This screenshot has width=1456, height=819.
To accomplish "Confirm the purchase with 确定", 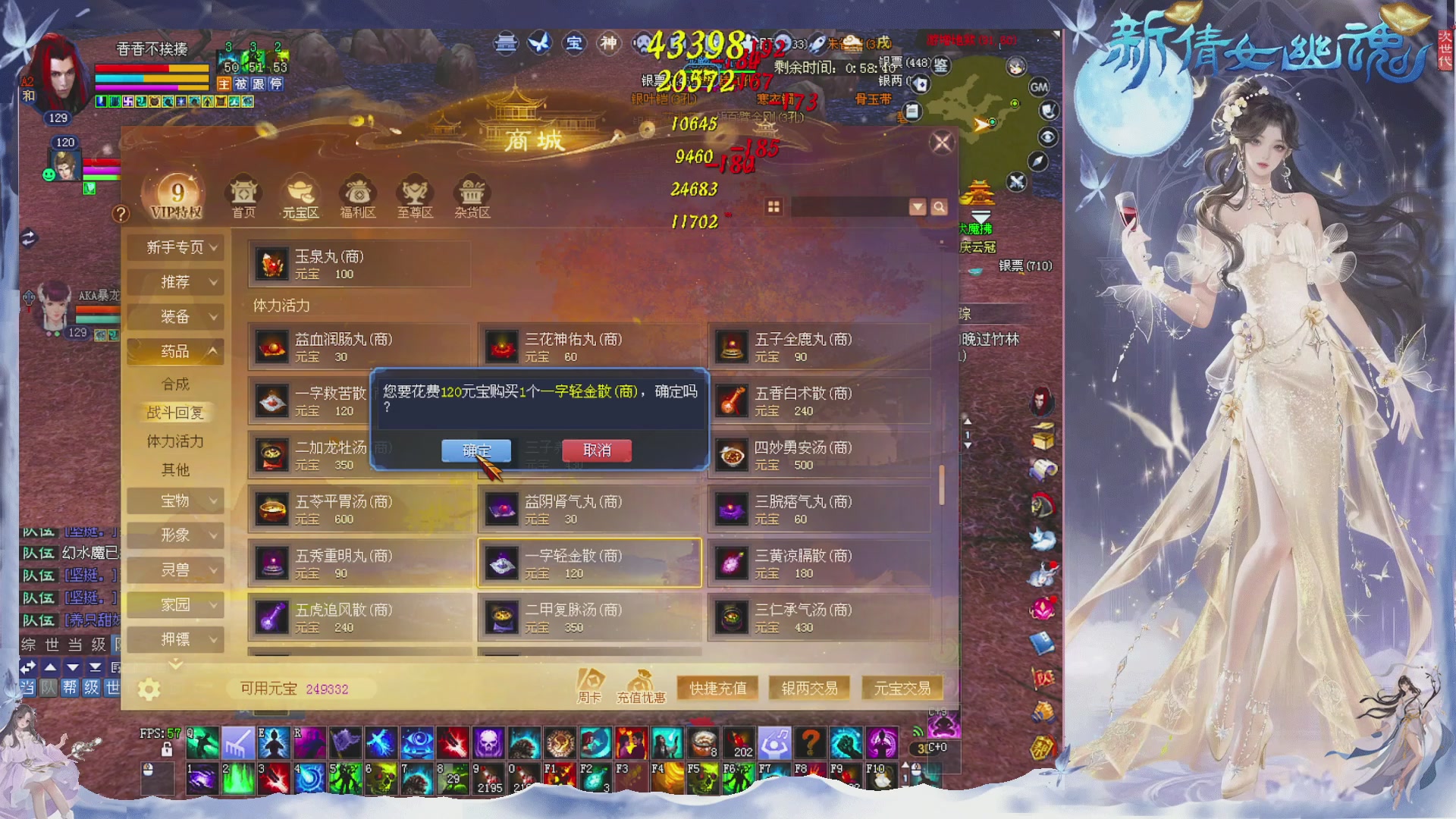I will pos(476,450).
